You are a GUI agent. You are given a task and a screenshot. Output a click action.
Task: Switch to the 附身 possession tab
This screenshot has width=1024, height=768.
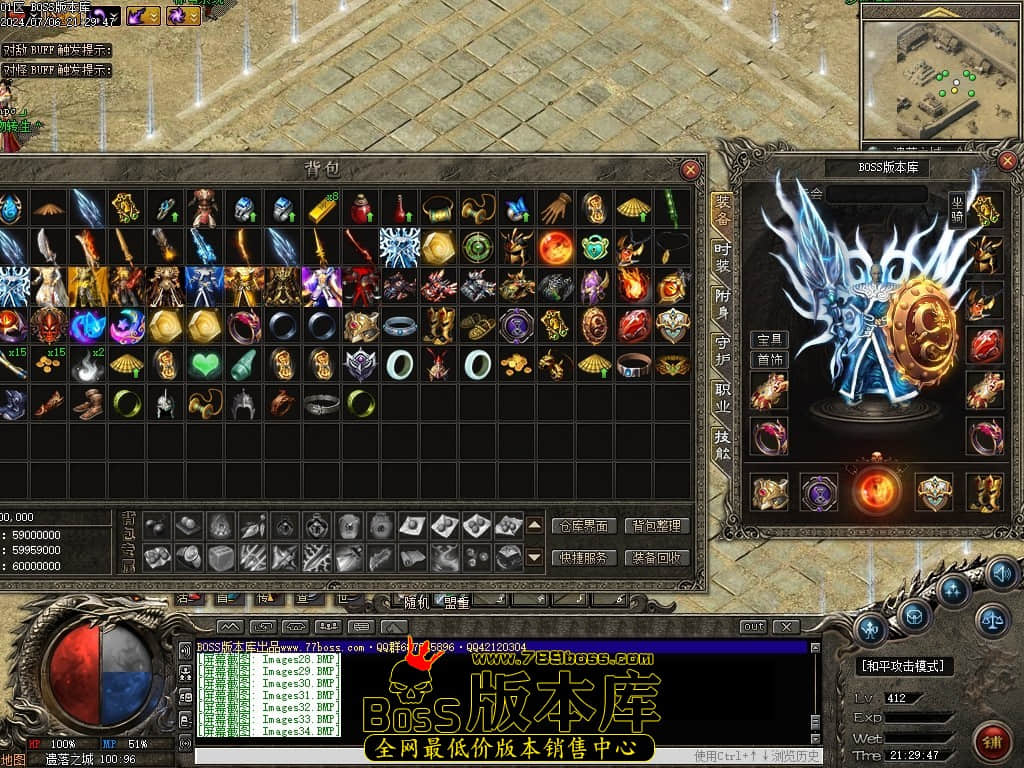722,303
